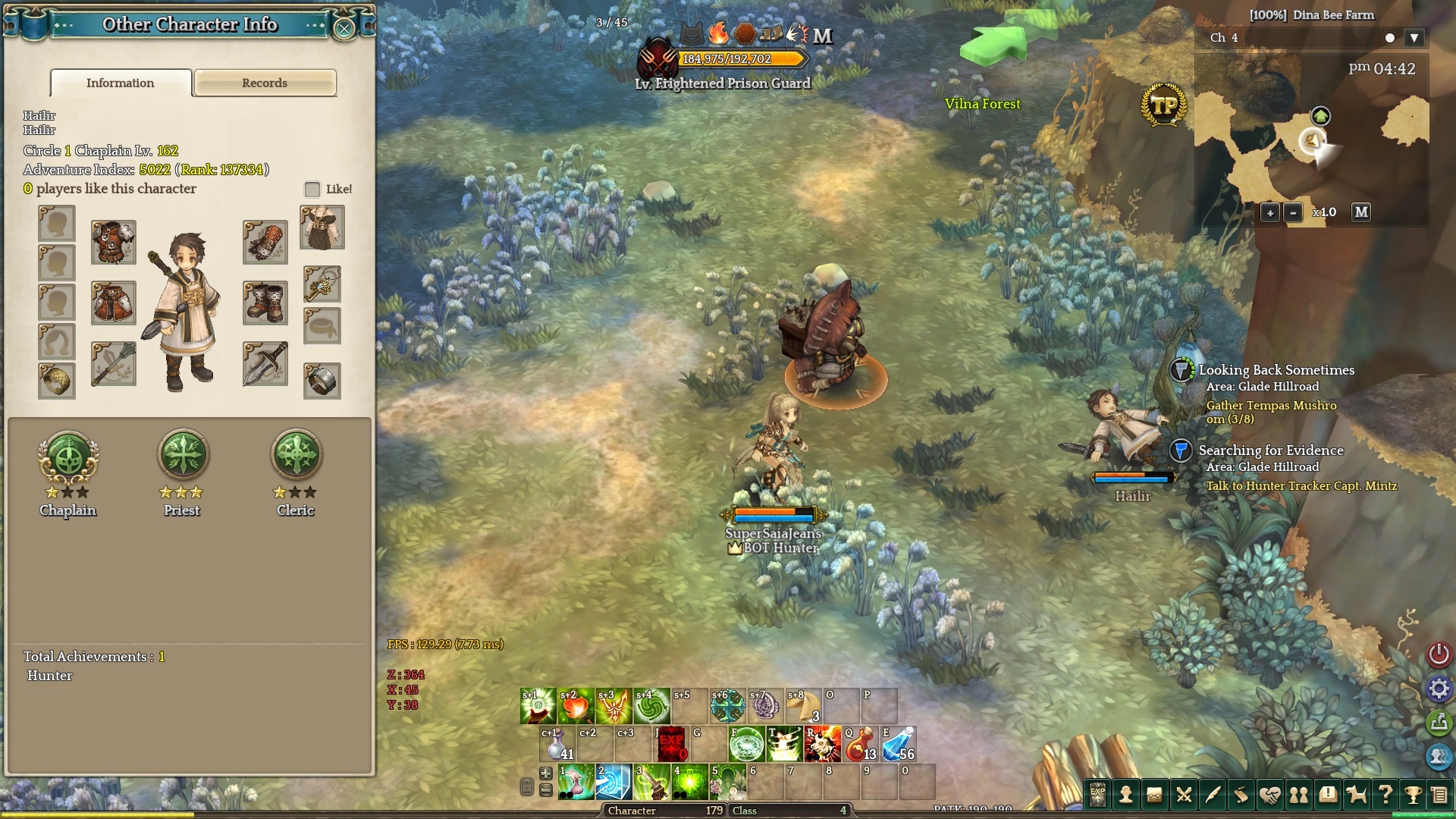Viewport: 1456px width, 819px height.
Task: Click the red power logout button
Action: pos(1439,654)
